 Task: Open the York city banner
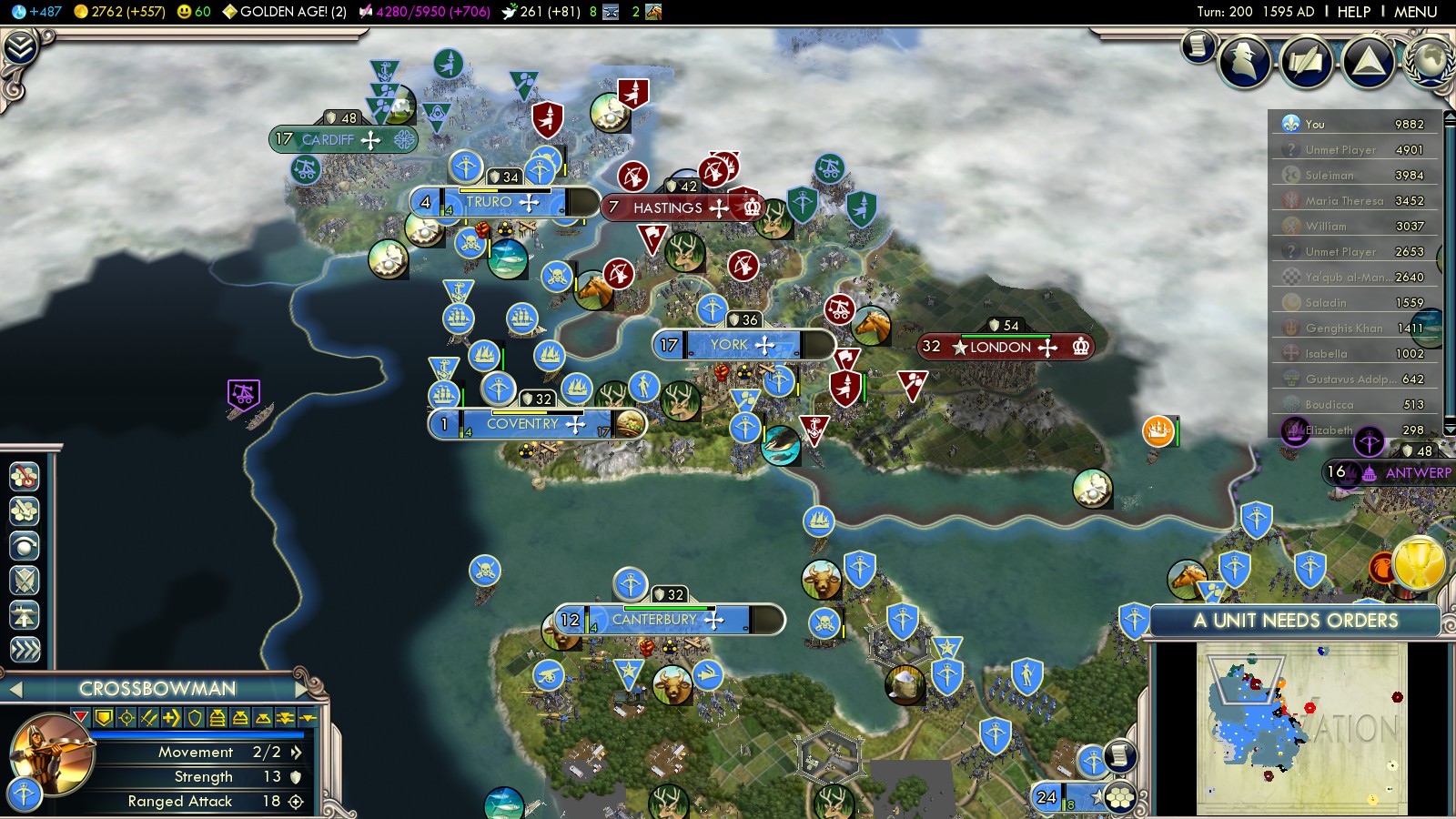click(x=729, y=345)
